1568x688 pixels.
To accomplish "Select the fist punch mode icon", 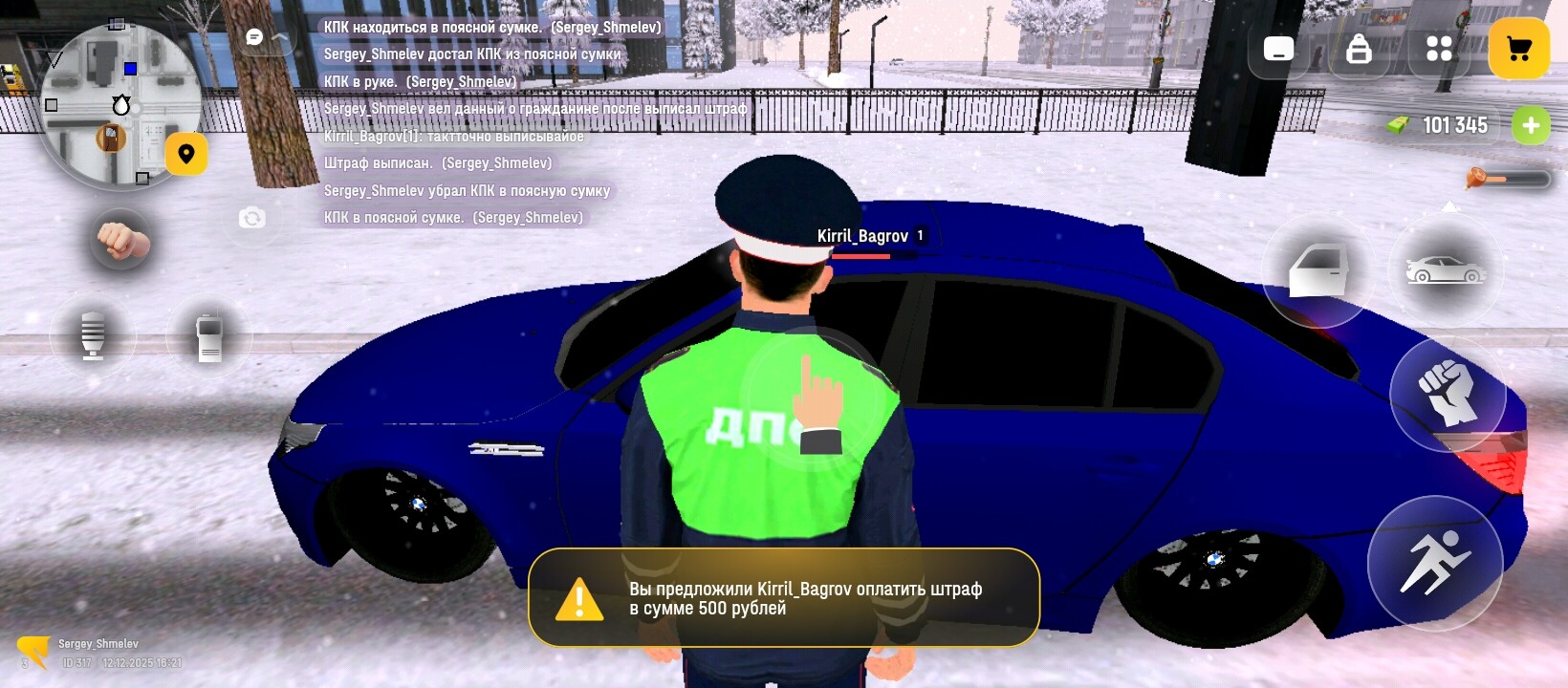I will (x=121, y=240).
